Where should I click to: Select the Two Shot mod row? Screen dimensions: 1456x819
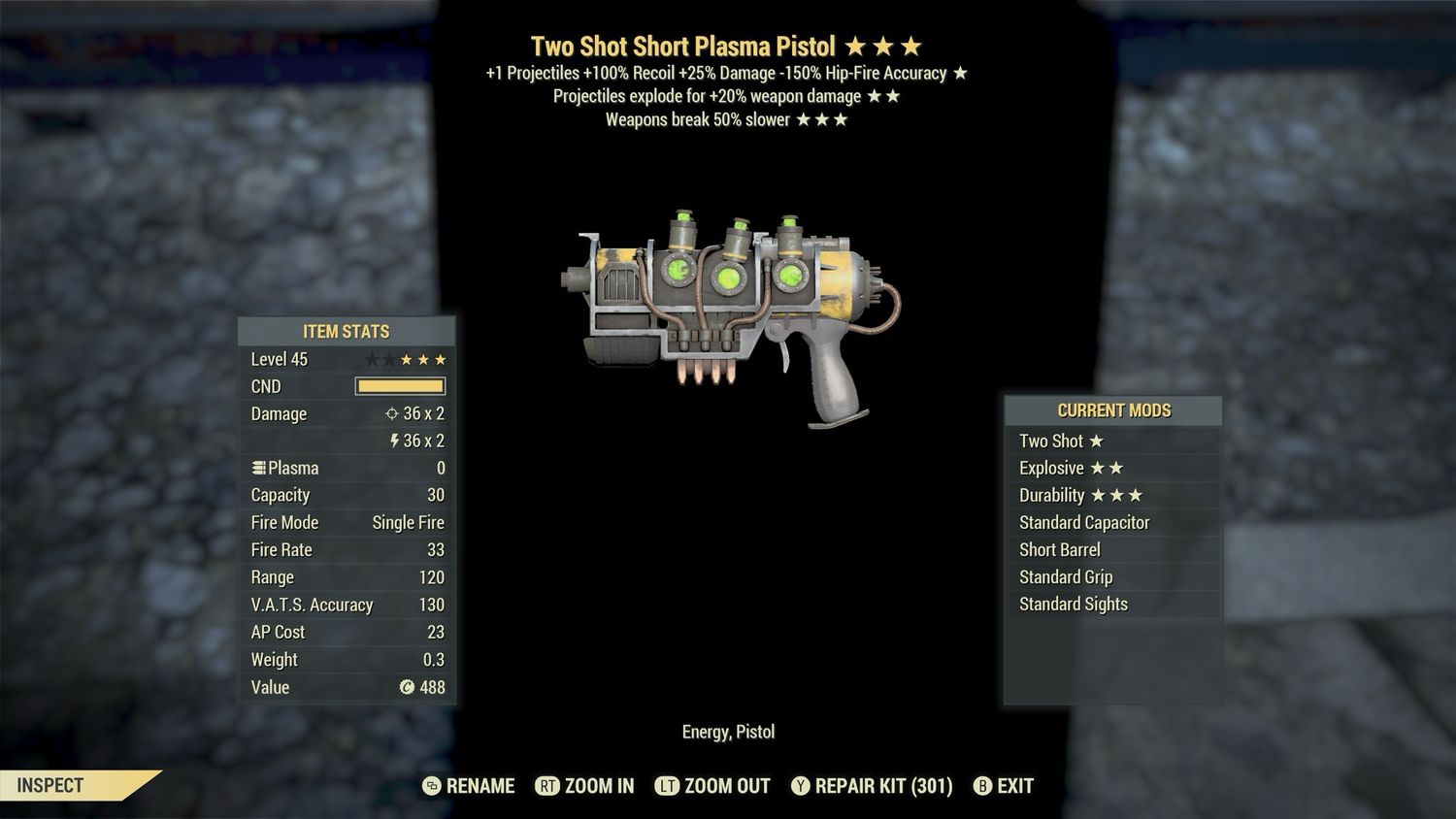point(1112,441)
